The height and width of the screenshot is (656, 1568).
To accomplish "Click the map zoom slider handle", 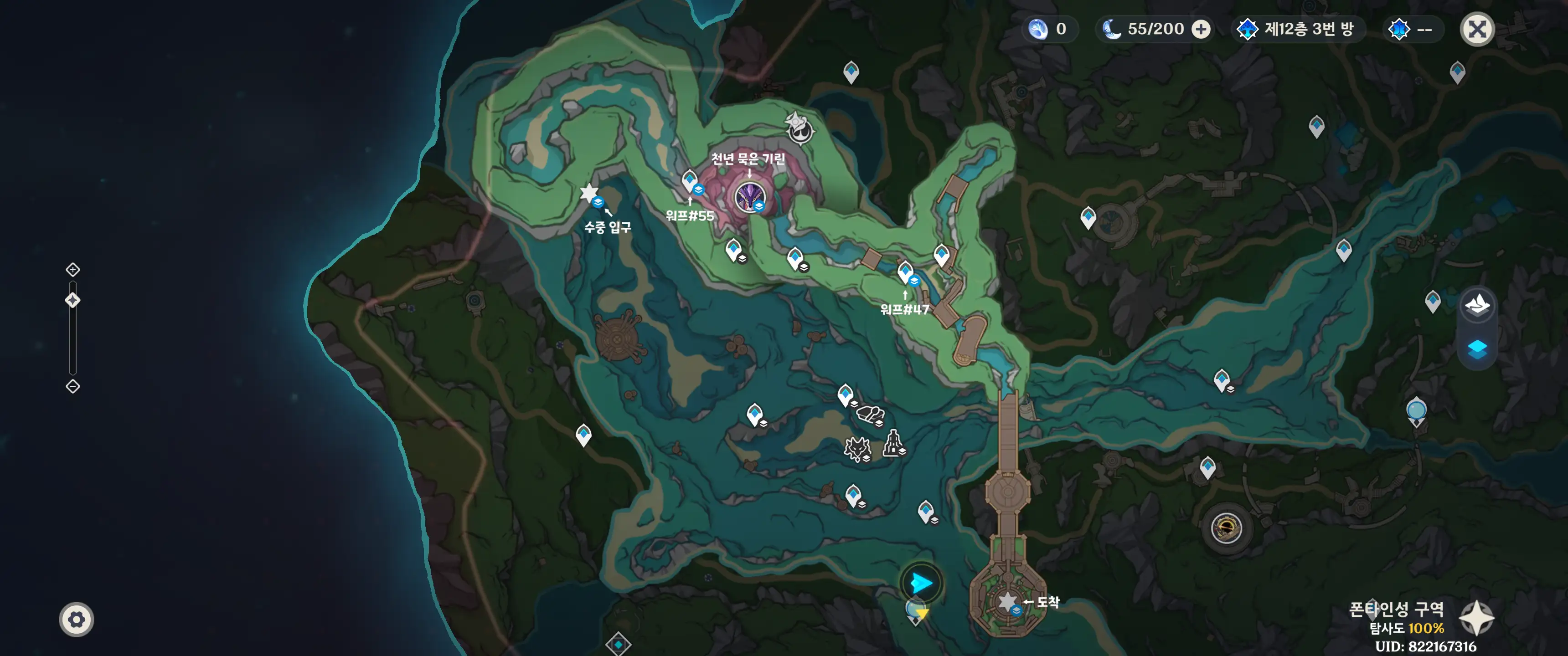I will [x=73, y=300].
